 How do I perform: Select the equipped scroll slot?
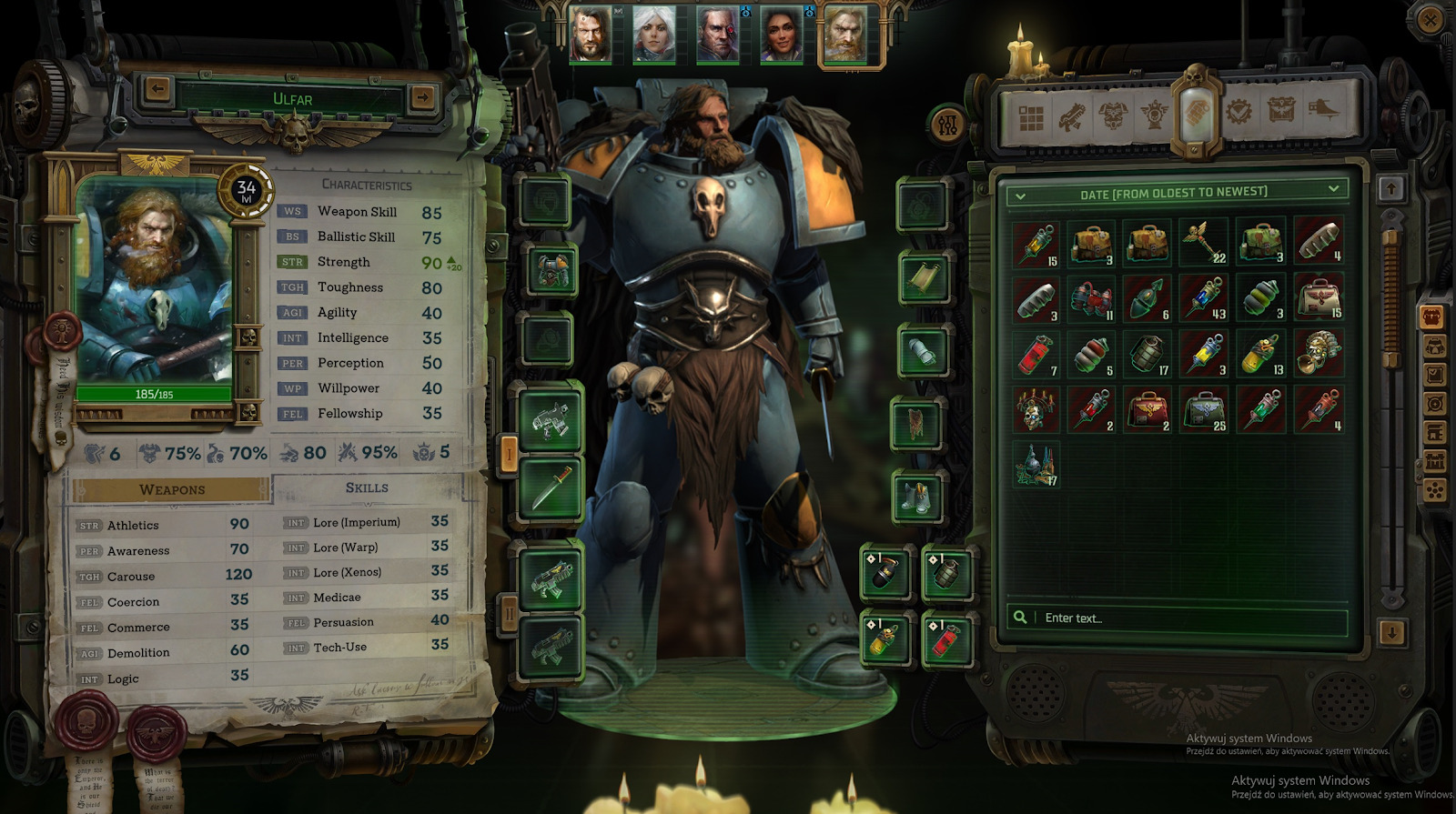(922, 277)
